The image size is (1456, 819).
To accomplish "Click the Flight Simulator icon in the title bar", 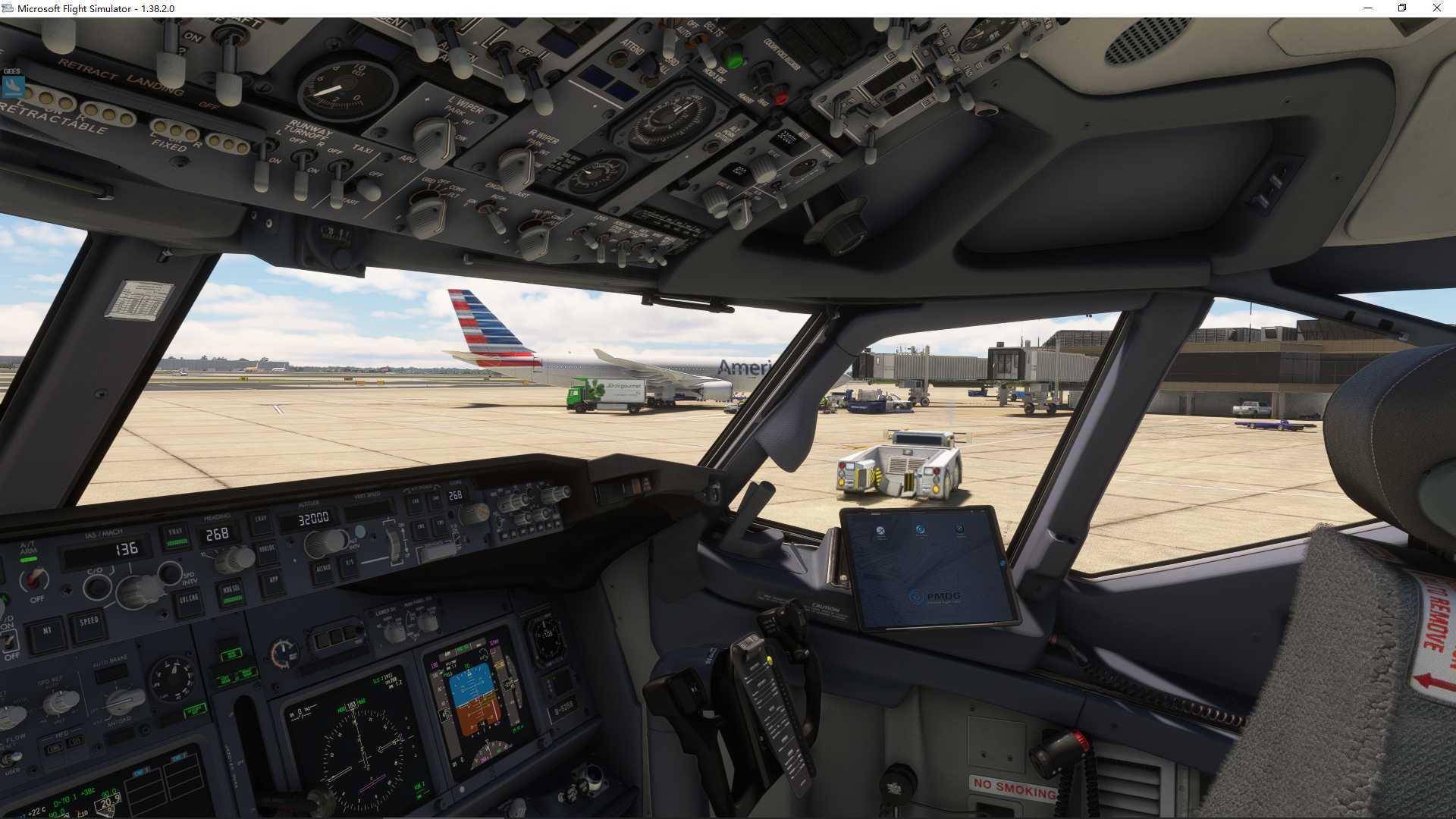I will (x=8, y=8).
